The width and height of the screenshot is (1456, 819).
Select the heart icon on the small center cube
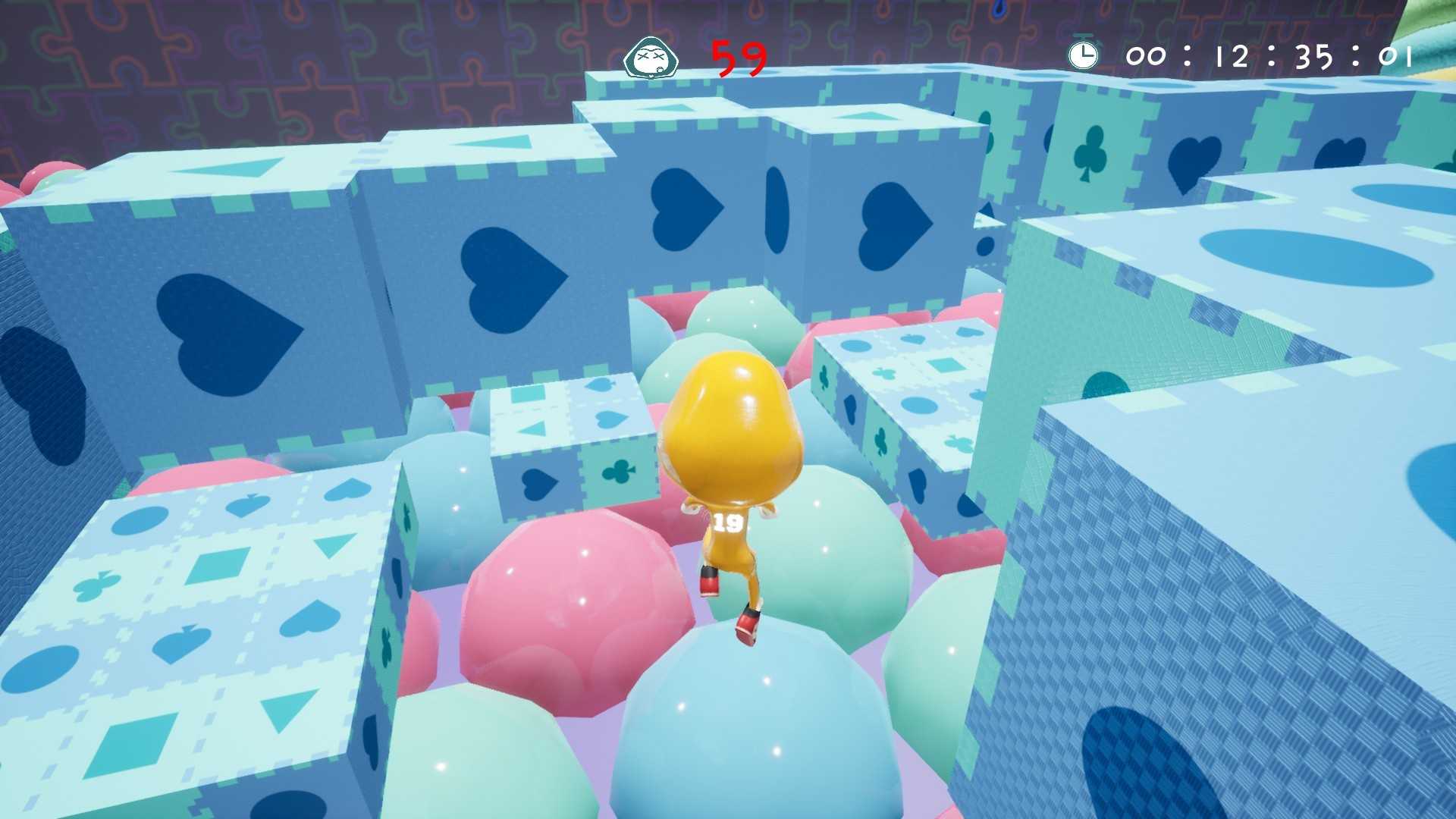click(540, 483)
